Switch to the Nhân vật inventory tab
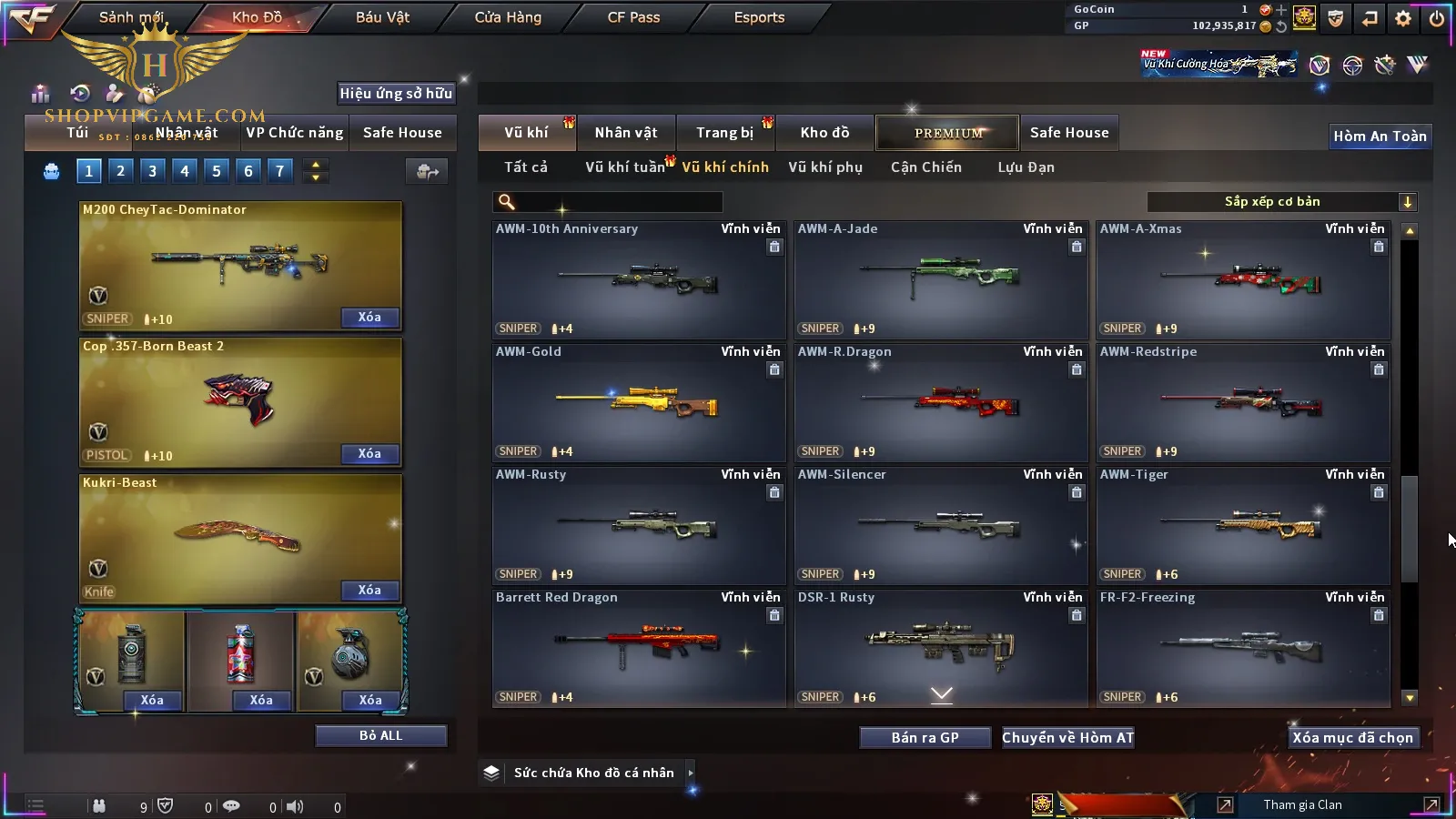The height and width of the screenshot is (819, 1456). 626,133
